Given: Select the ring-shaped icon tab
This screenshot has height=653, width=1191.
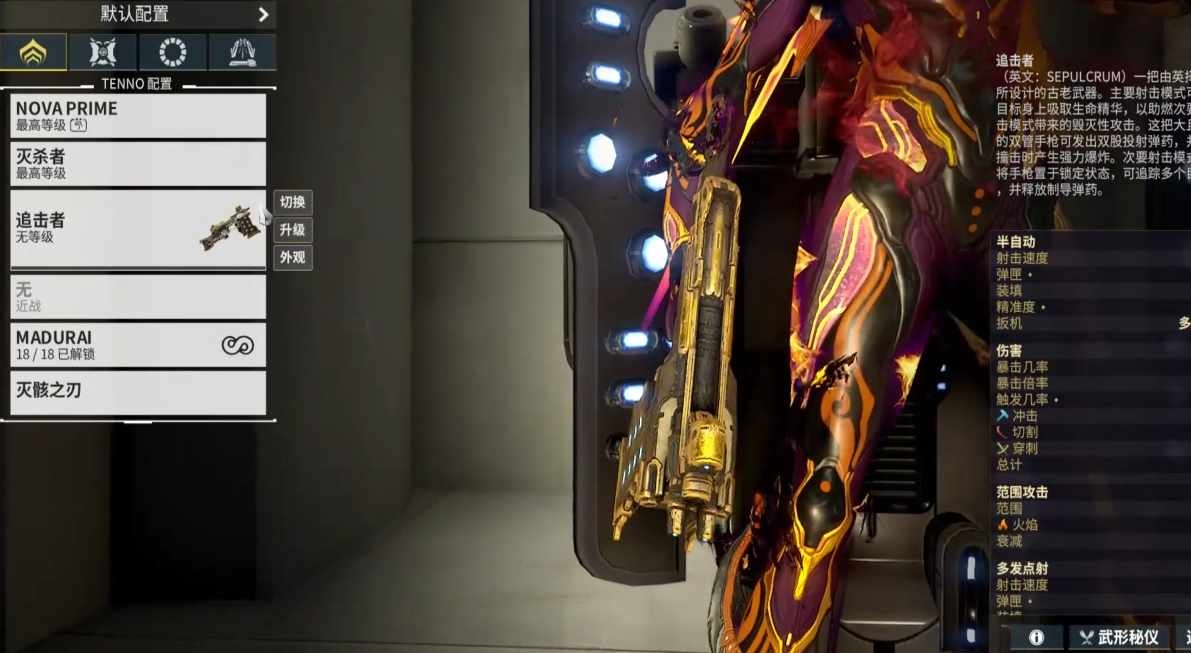Looking at the screenshot, I should [x=173, y=52].
